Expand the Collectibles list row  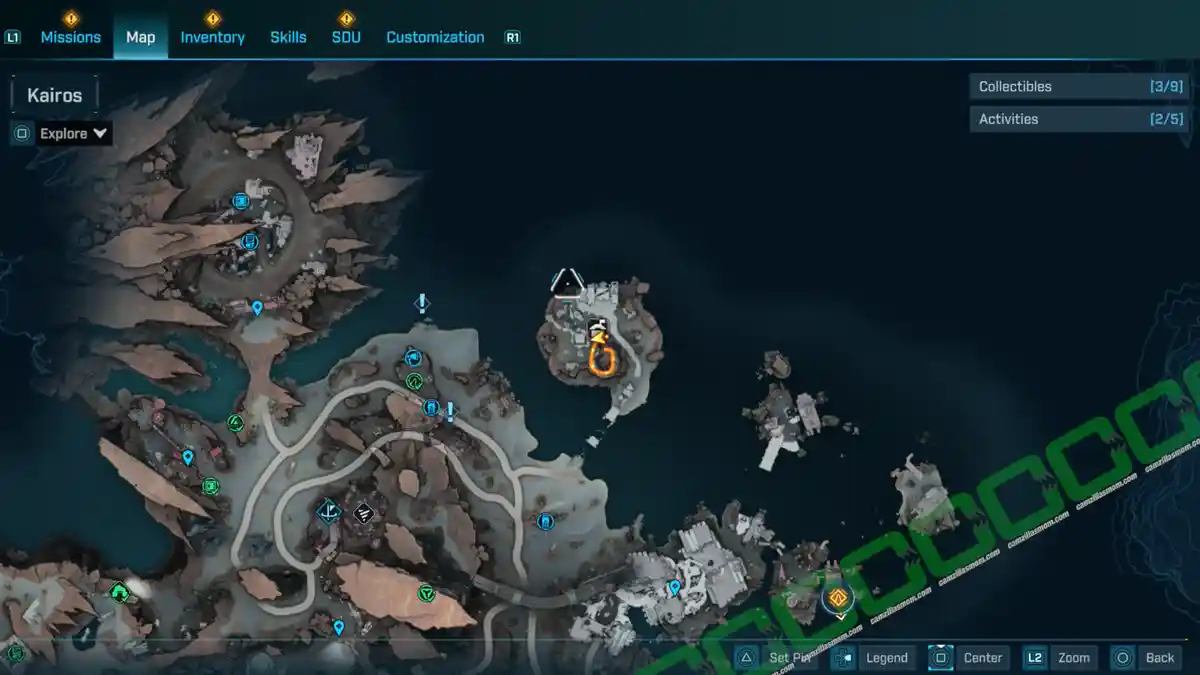1080,87
